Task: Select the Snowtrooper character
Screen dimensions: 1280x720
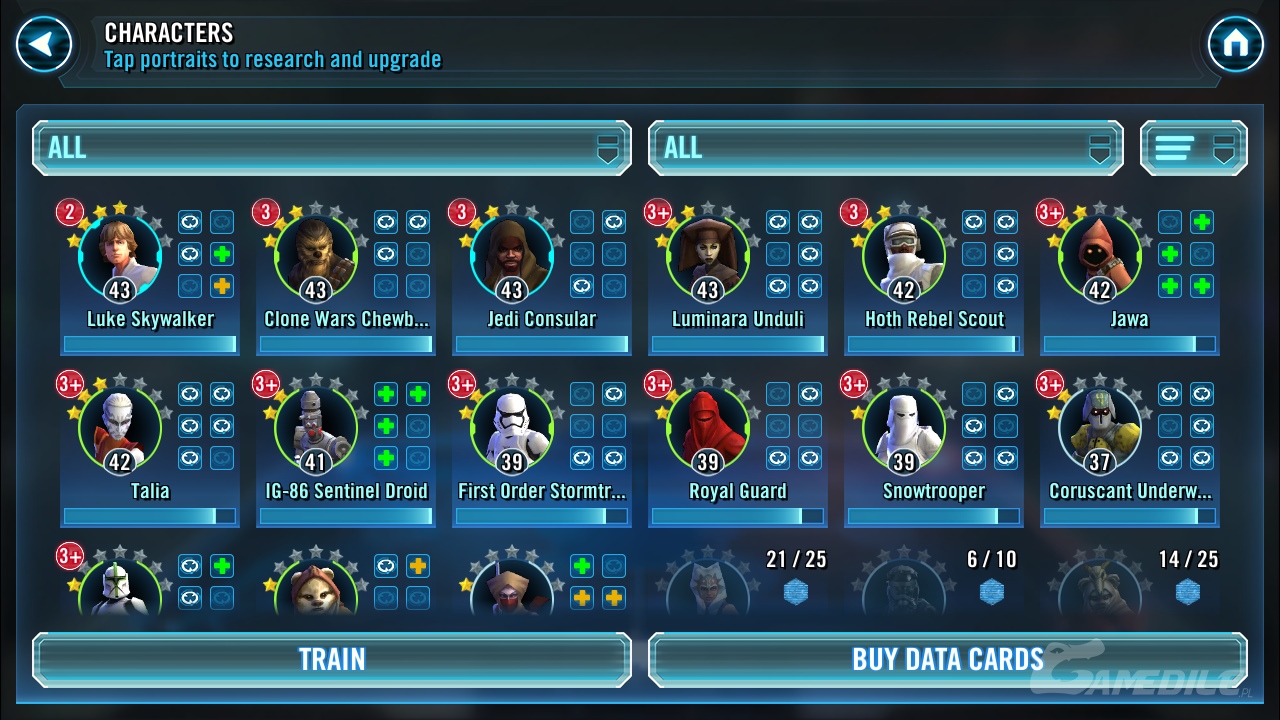Action: tap(904, 429)
